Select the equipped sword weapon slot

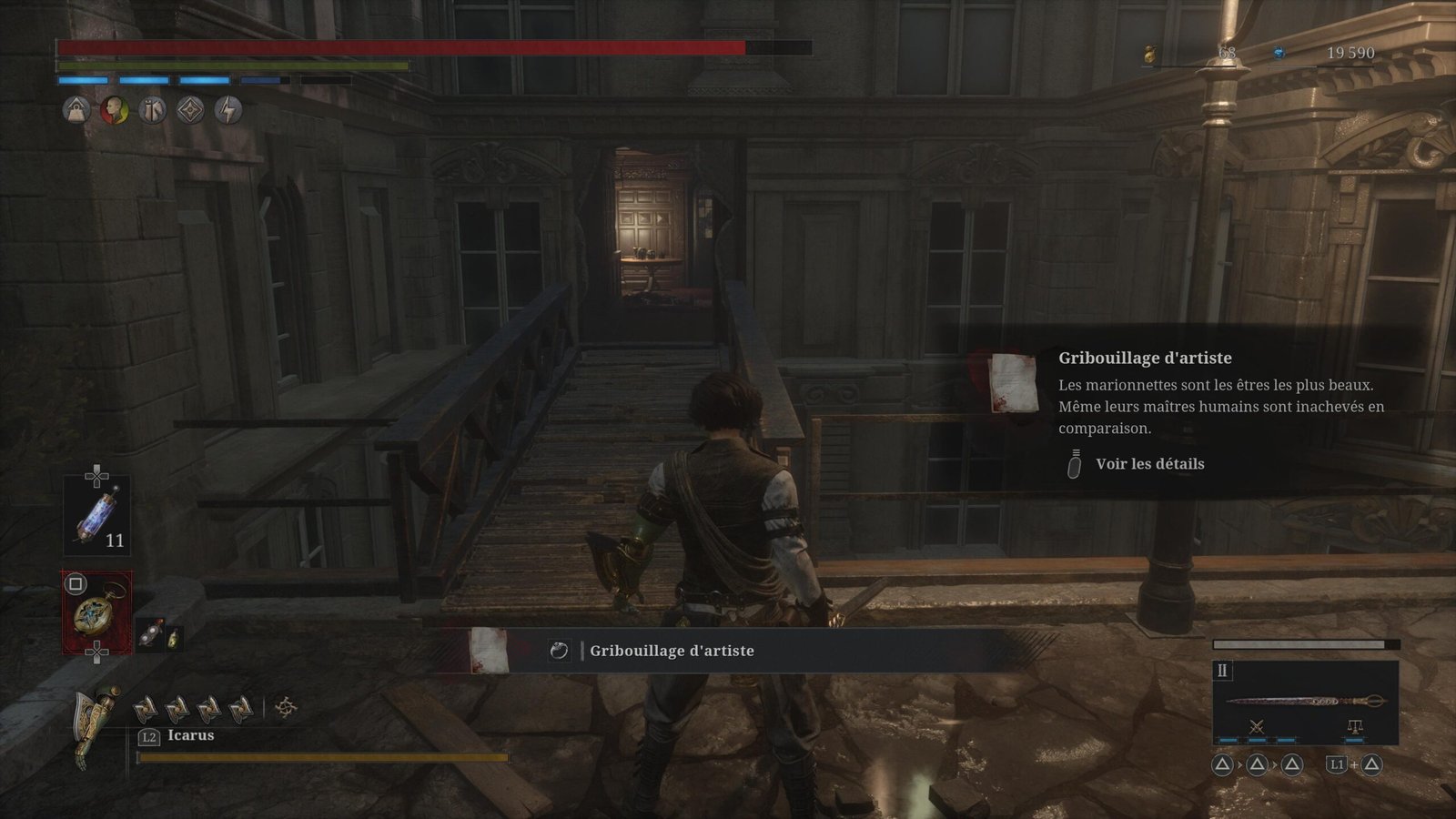1305,701
